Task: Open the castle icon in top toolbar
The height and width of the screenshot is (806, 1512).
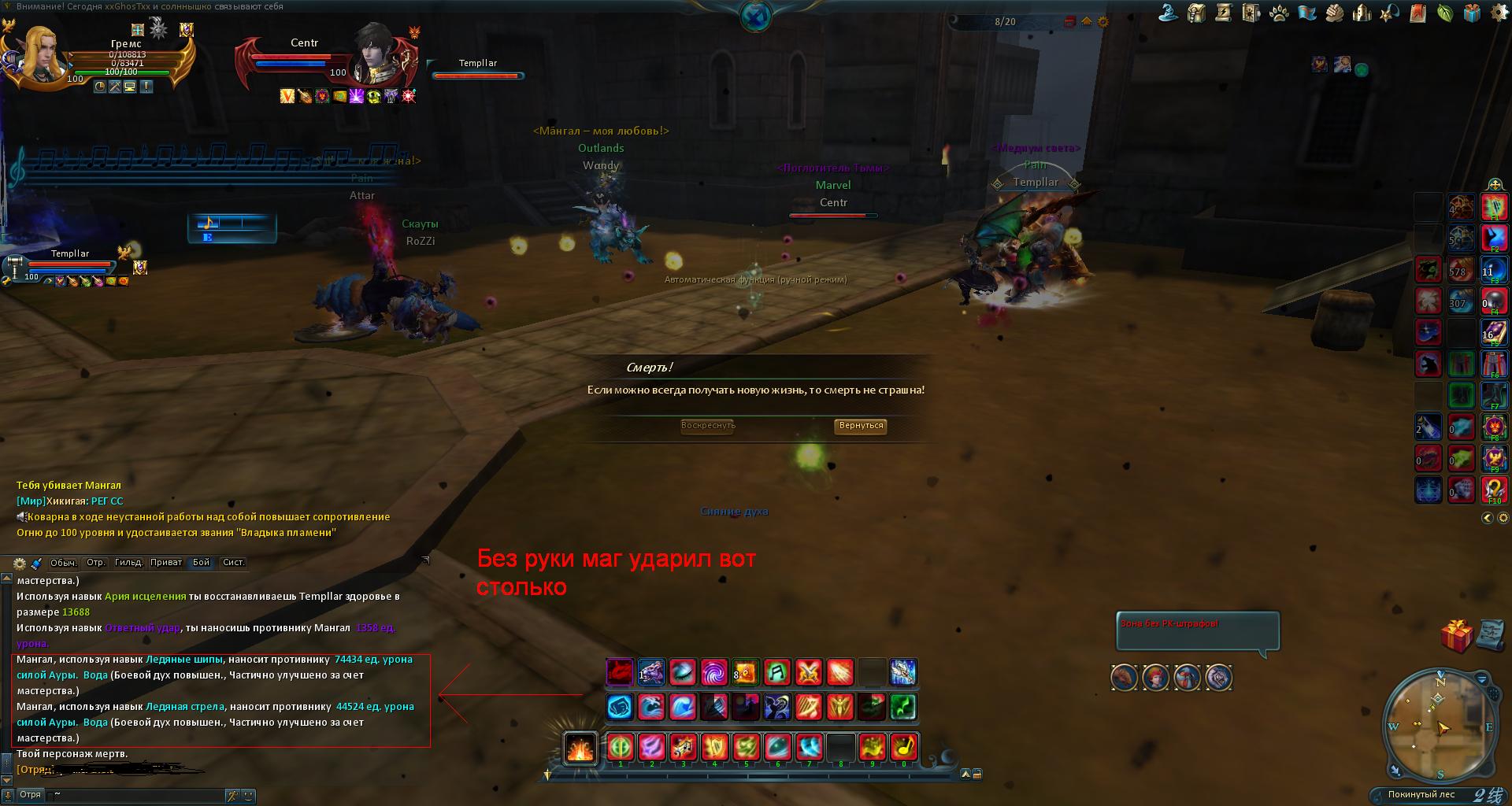Action: click(1362, 13)
